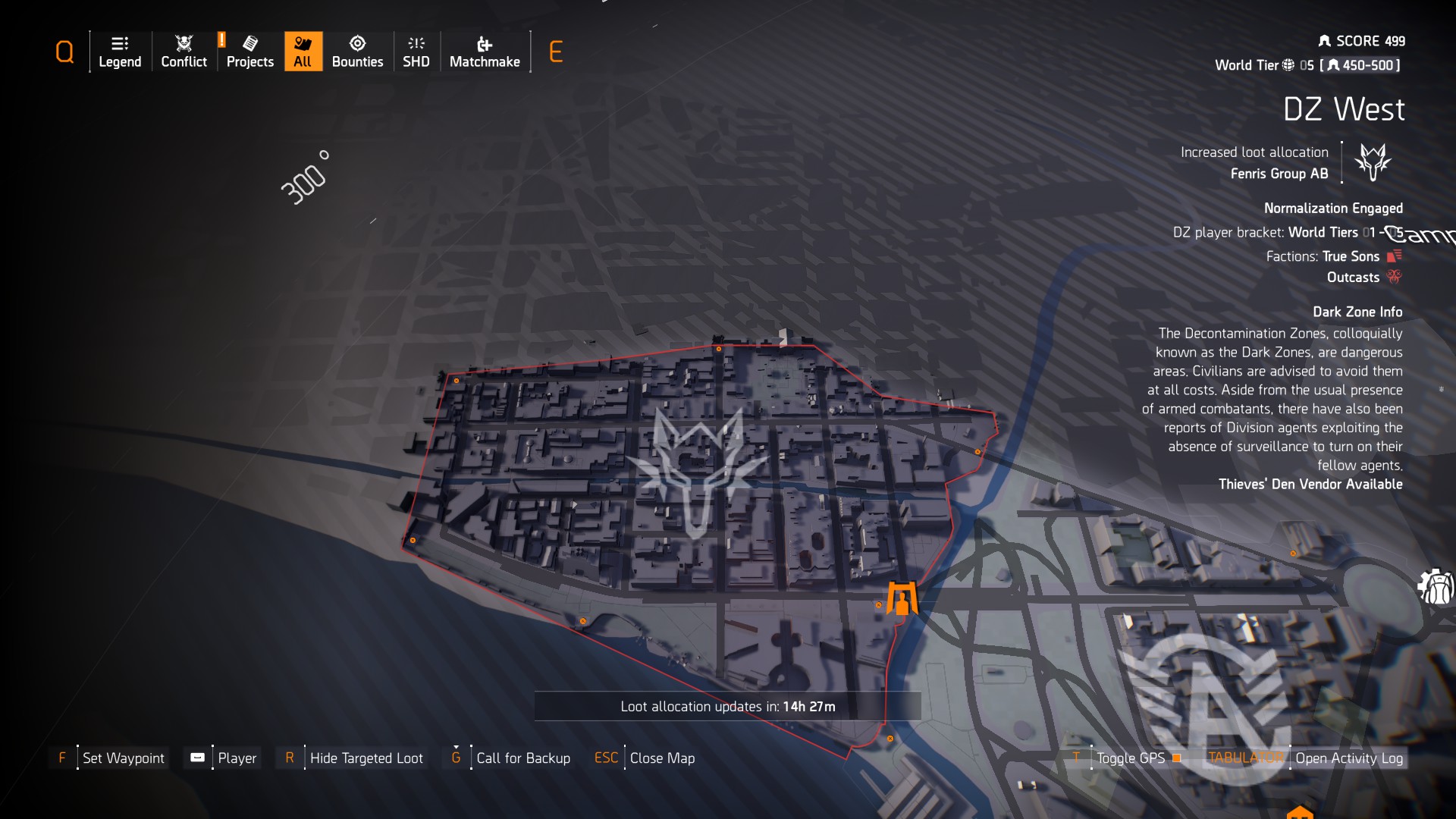The width and height of the screenshot is (1456, 819).
Task: Click the Projects notebook icon
Action: coord(249,43)
